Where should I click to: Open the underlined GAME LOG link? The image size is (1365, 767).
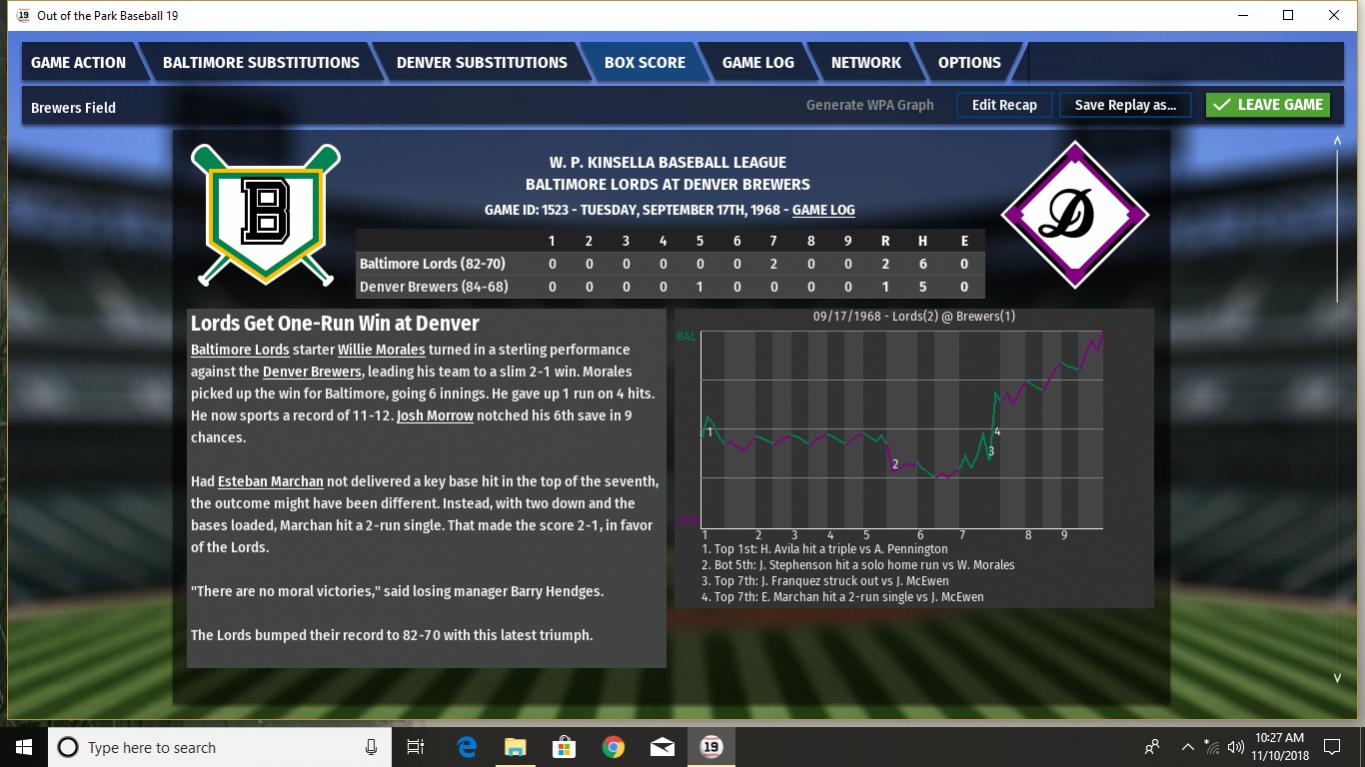pyautogui.click(x=823, y=210)
